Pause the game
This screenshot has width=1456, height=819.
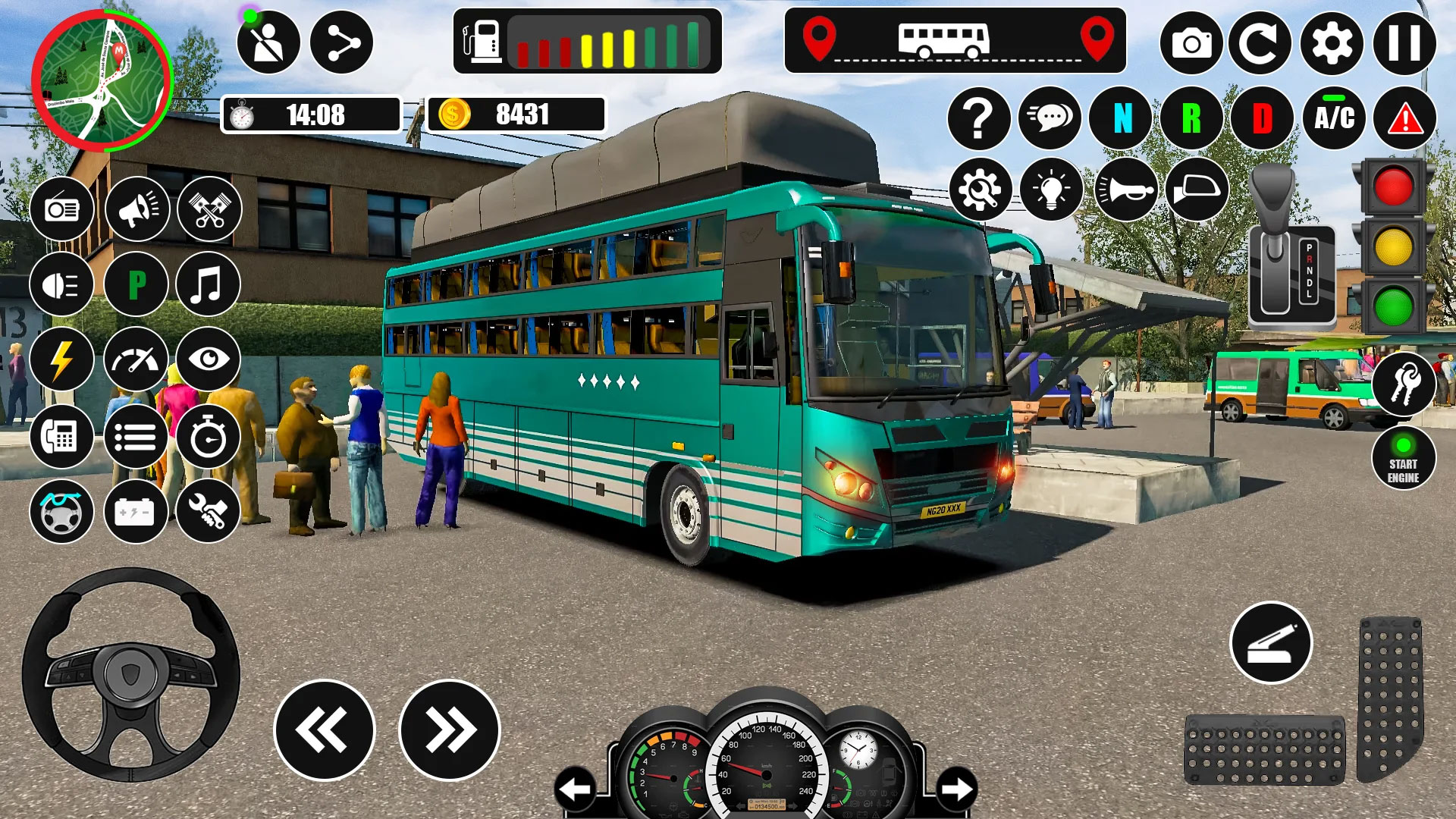[x=1404, y=43]
